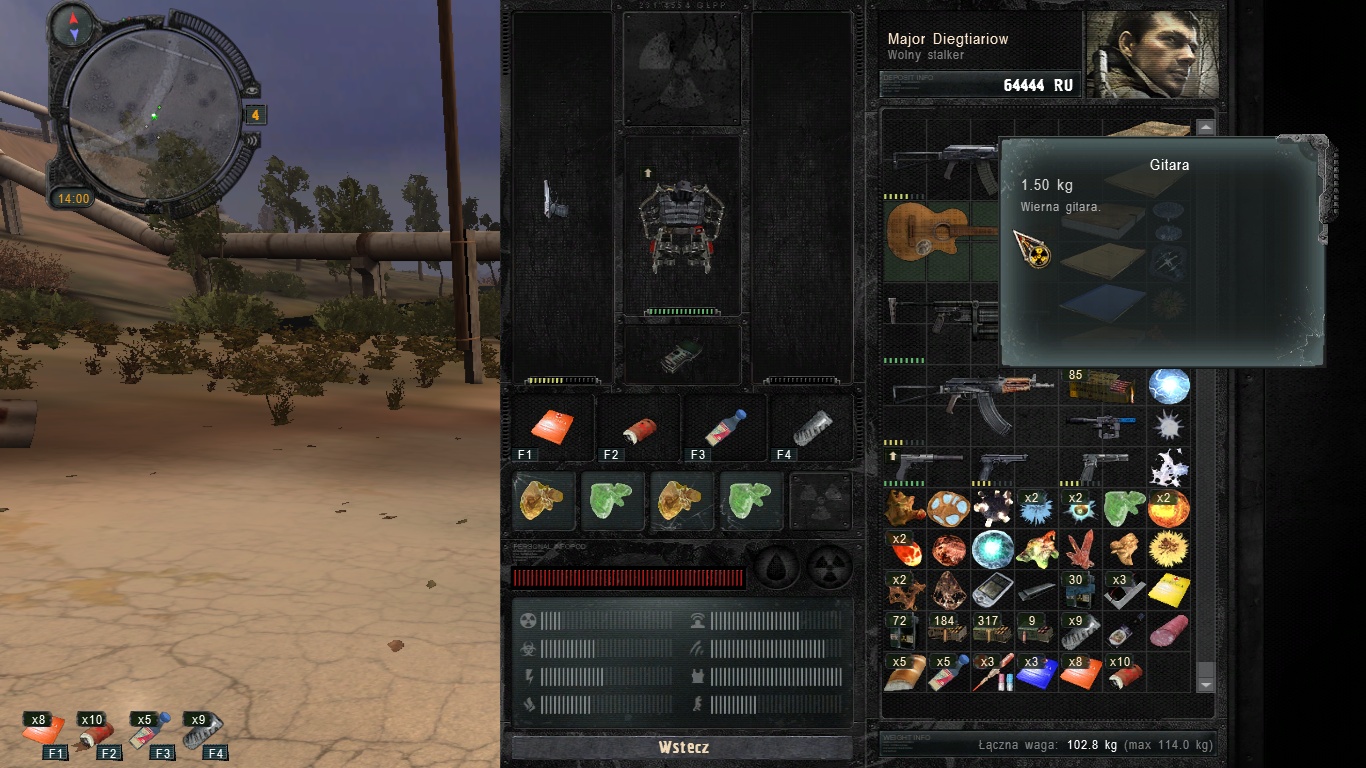Select the bread loaf stack x5
The image size is (1366, 768).
coord(904,672)
